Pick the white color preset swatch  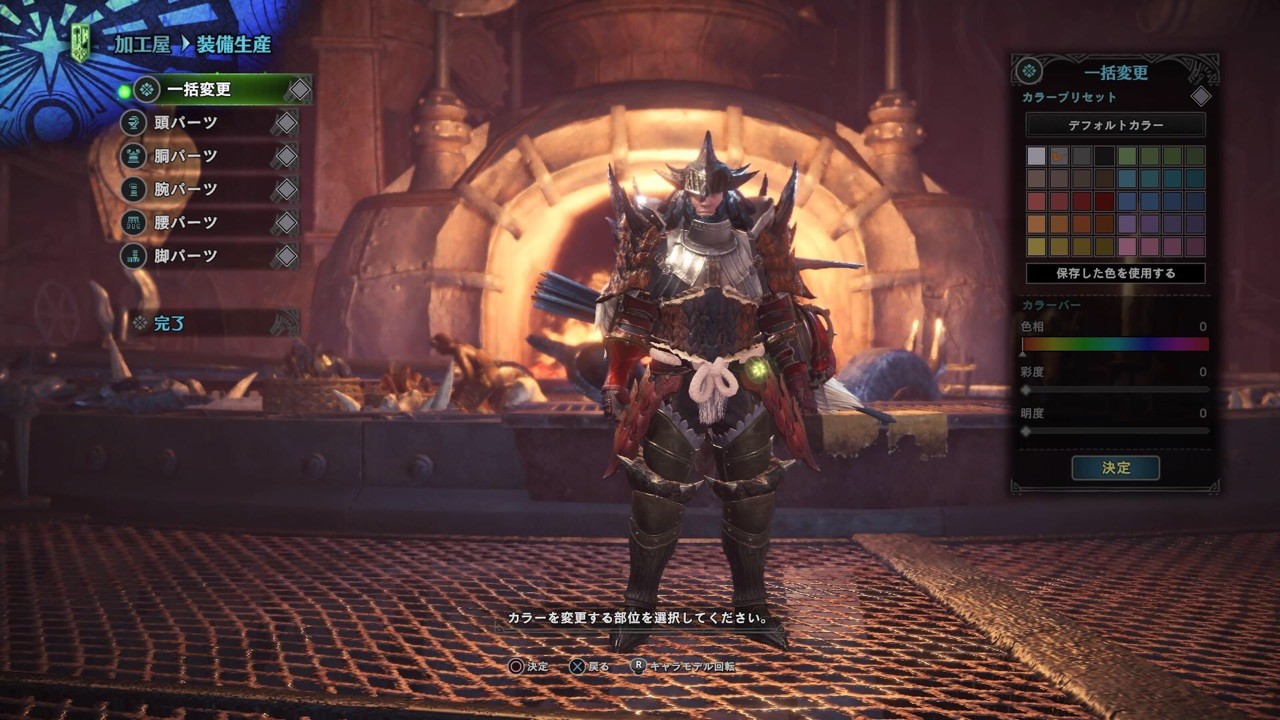point(1036,156)
